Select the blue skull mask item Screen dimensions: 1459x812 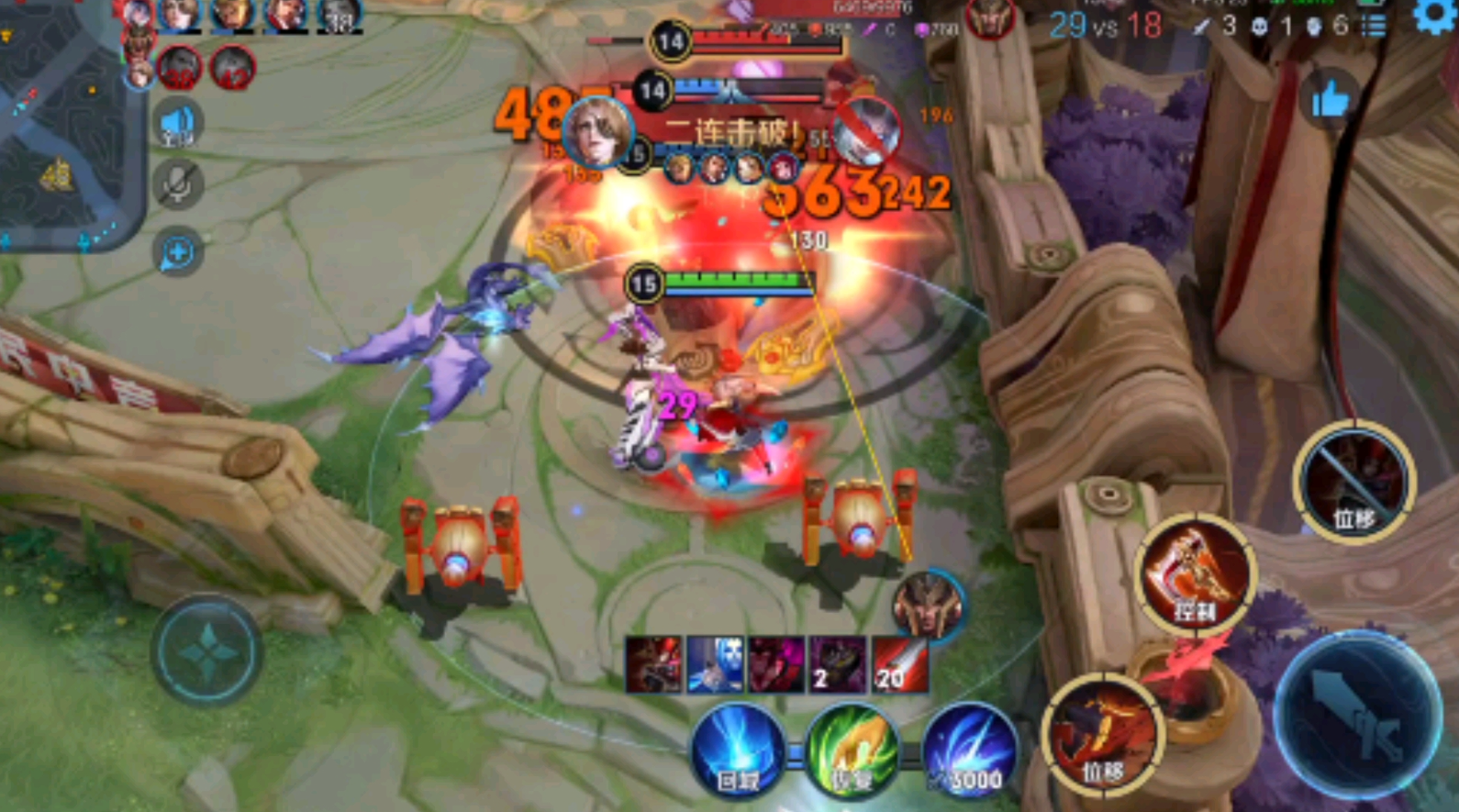[715, 664]
